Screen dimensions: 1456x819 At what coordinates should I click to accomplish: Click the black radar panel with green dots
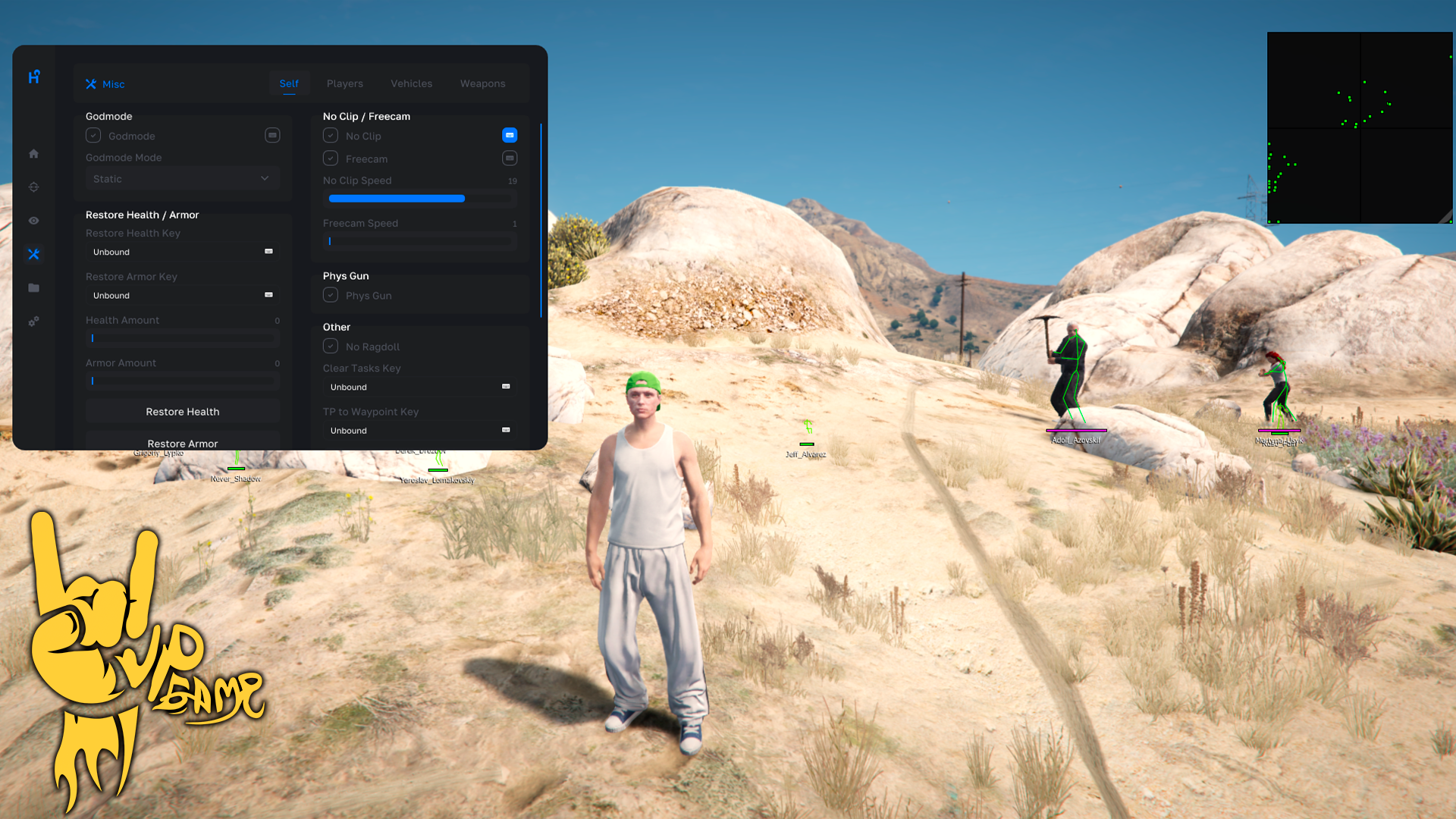(1360, 127)
